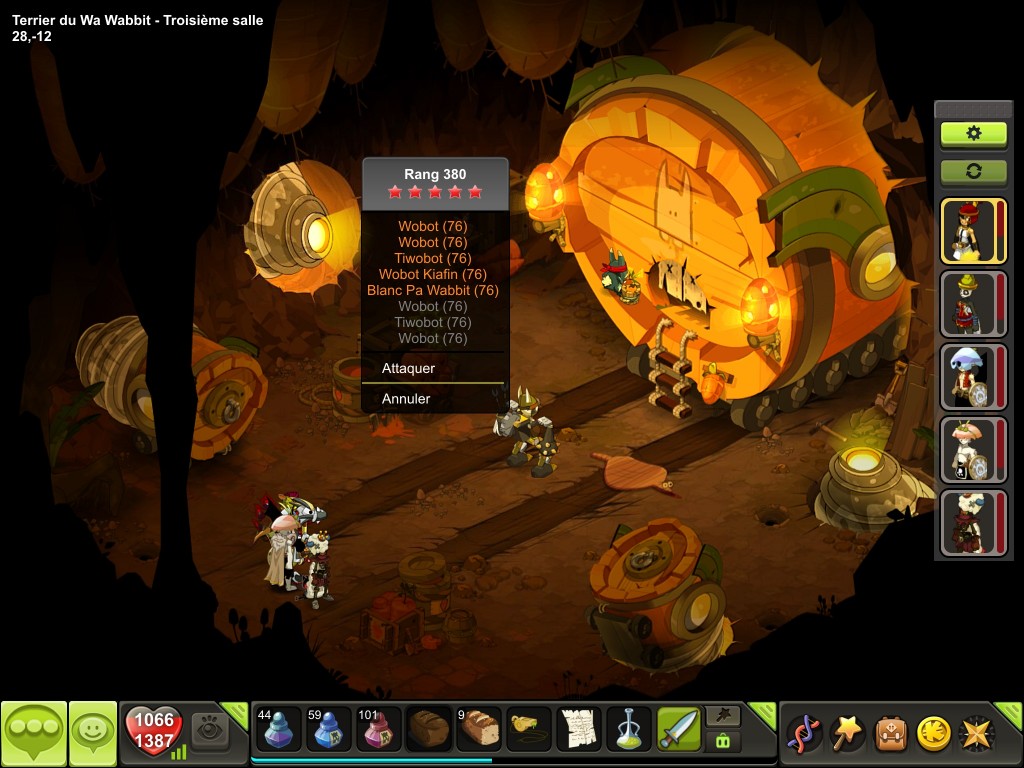Open the backpack inventory icon
The height and width of the screenshot is (768, 1024).
tap(892, 734)
